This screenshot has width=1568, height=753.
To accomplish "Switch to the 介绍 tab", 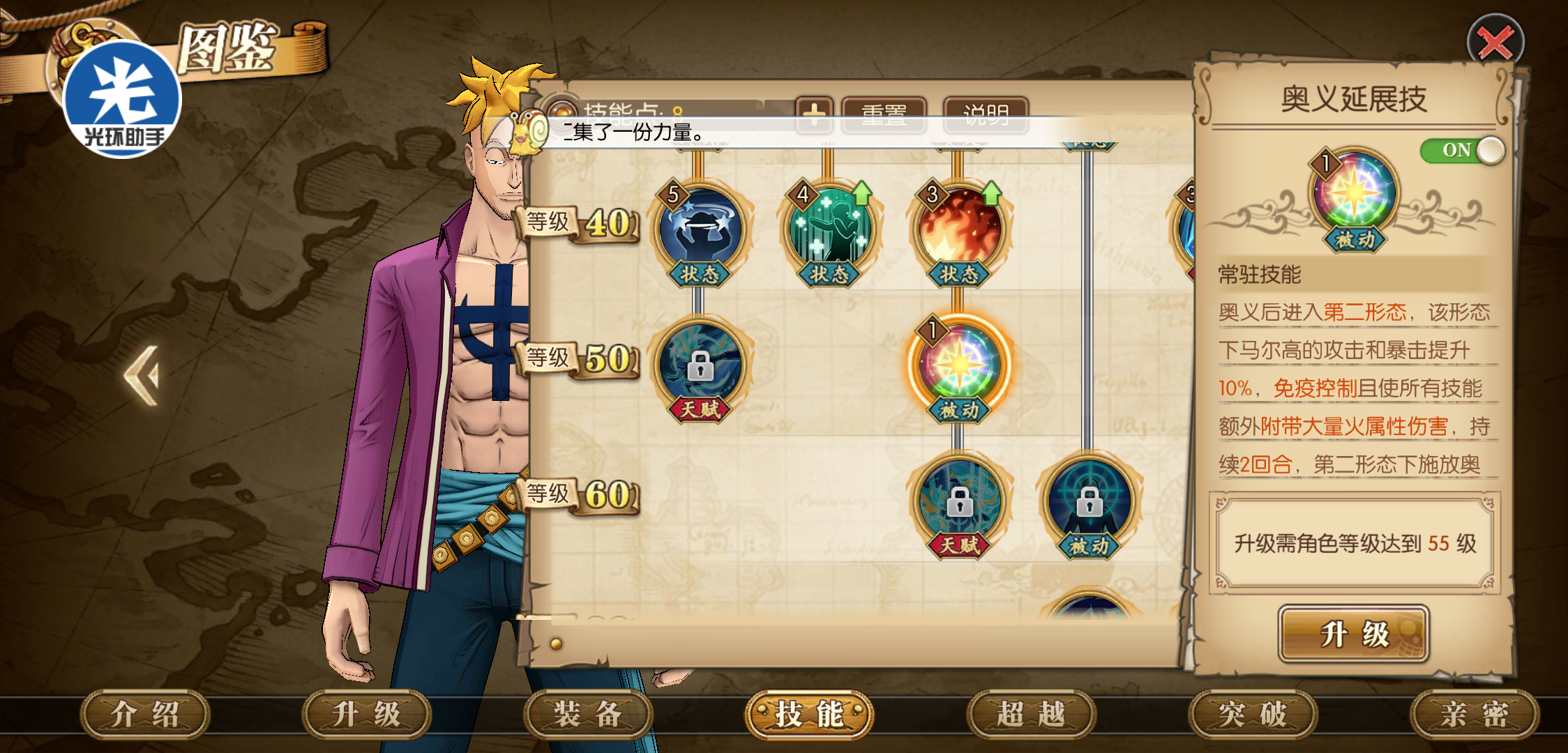I will coord(145,715).
